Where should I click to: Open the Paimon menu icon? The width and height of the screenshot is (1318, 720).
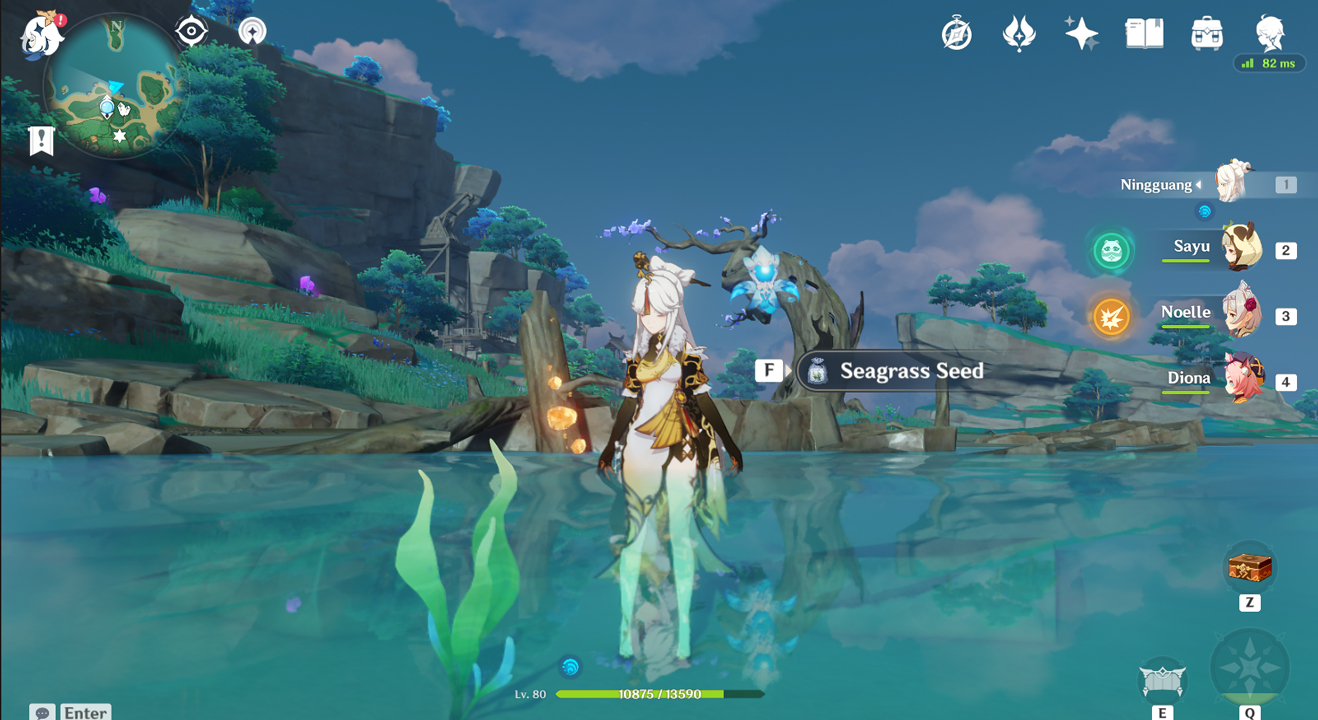pyautogui.click(x=41, y=36)
